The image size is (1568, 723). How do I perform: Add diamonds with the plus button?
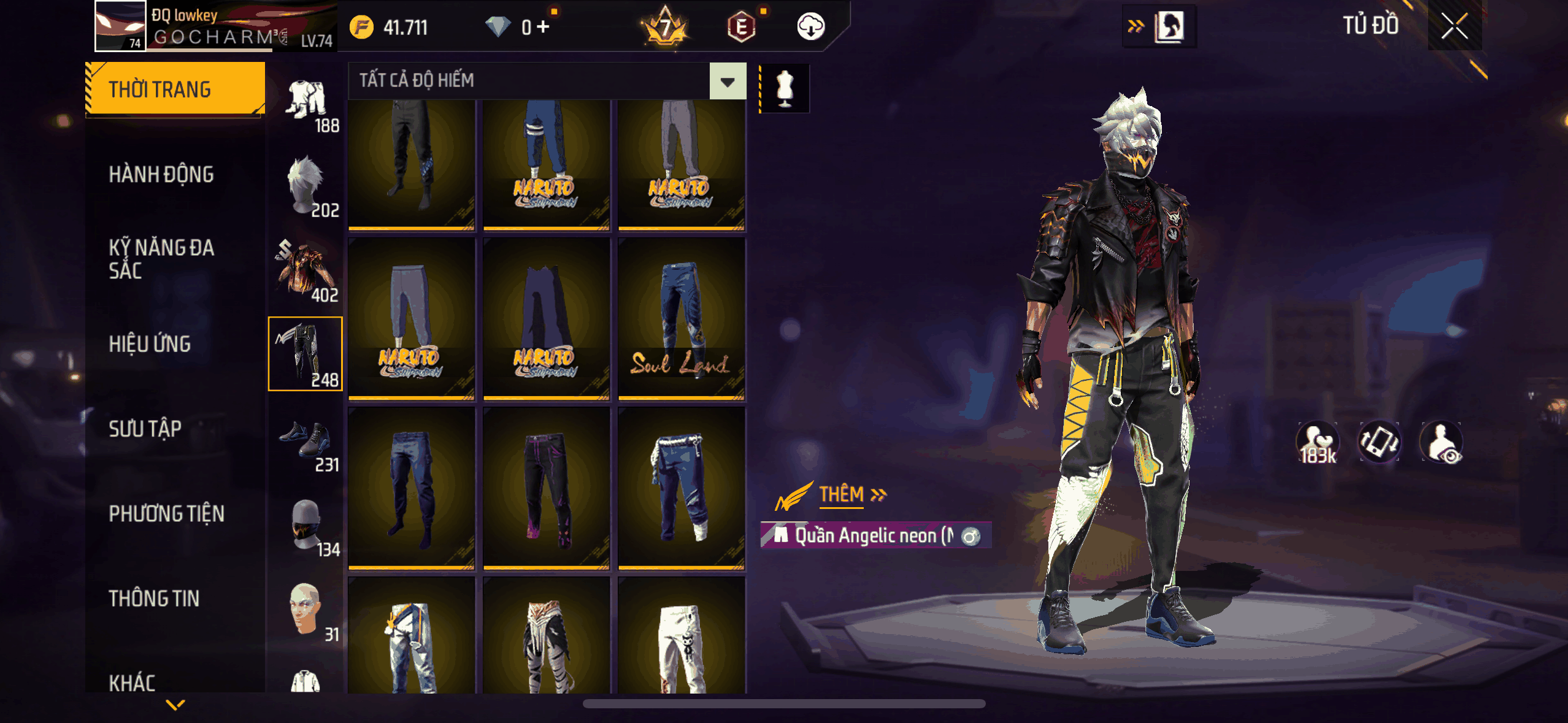pos(543,27)
